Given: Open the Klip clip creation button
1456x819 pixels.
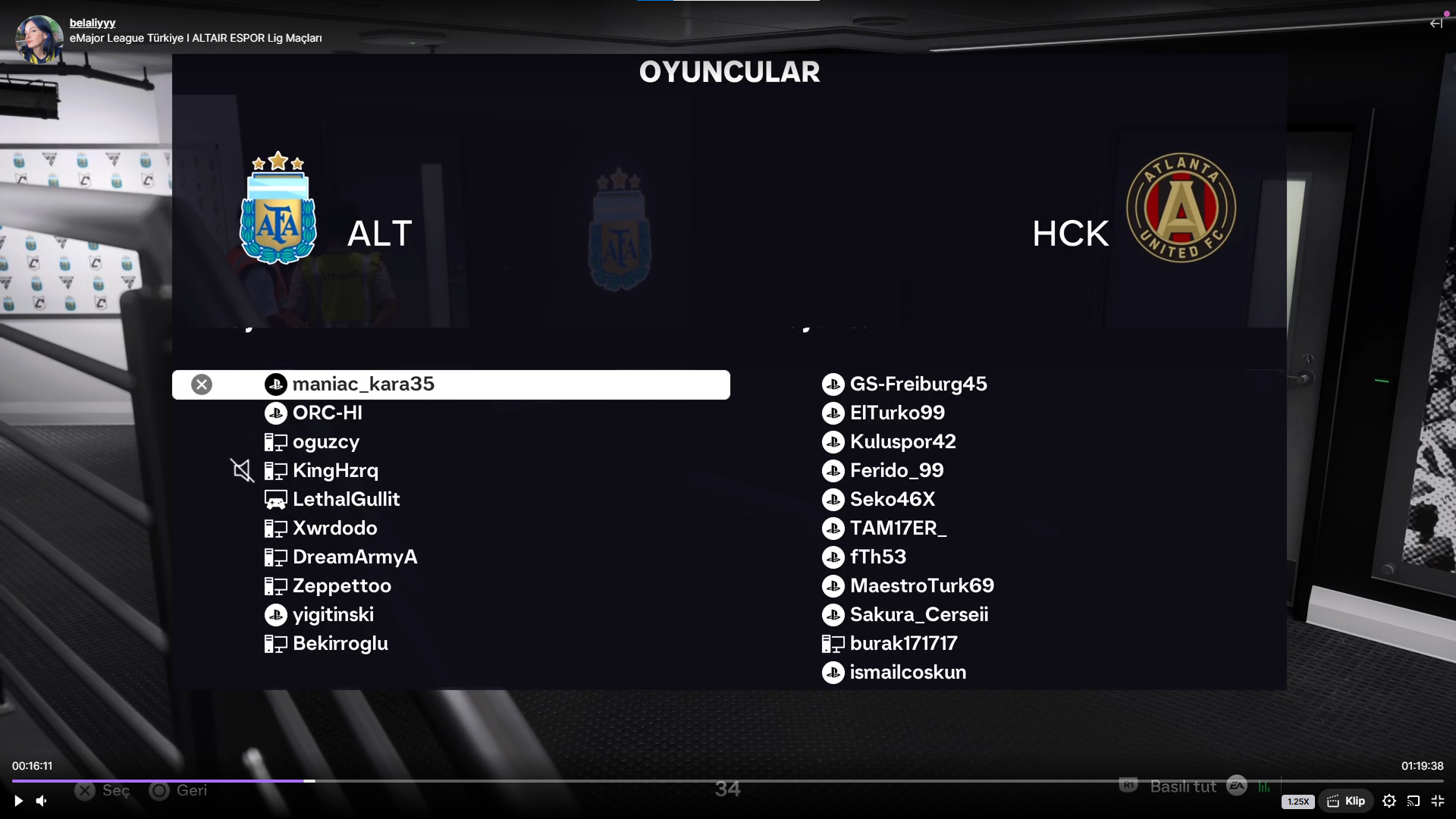Looking at the screenshot, I should pos(1346,801).
